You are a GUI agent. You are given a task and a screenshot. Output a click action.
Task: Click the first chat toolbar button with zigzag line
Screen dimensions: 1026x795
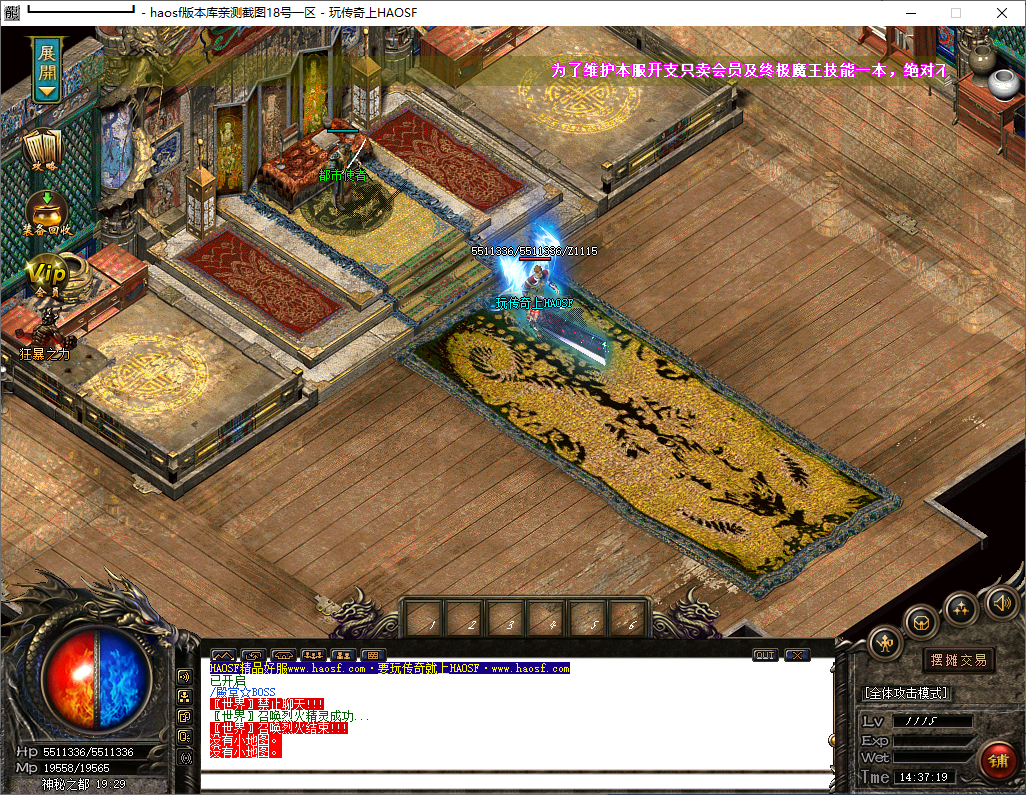pyautogui.click(x=222, y=655)
